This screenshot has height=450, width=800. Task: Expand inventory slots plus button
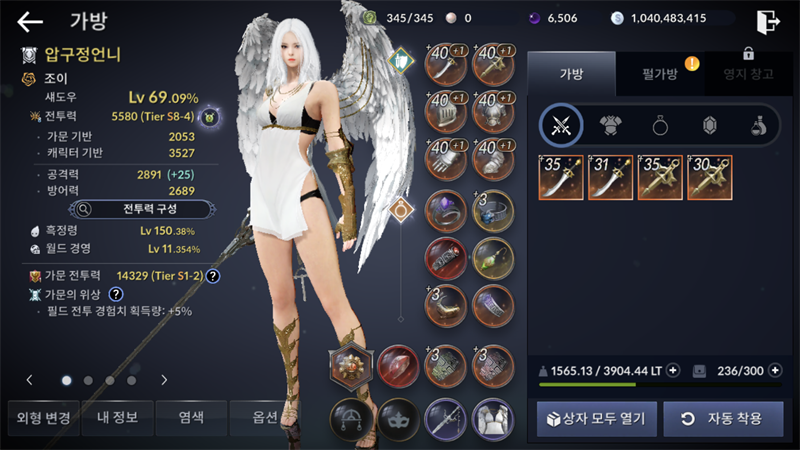coord(774,370)
